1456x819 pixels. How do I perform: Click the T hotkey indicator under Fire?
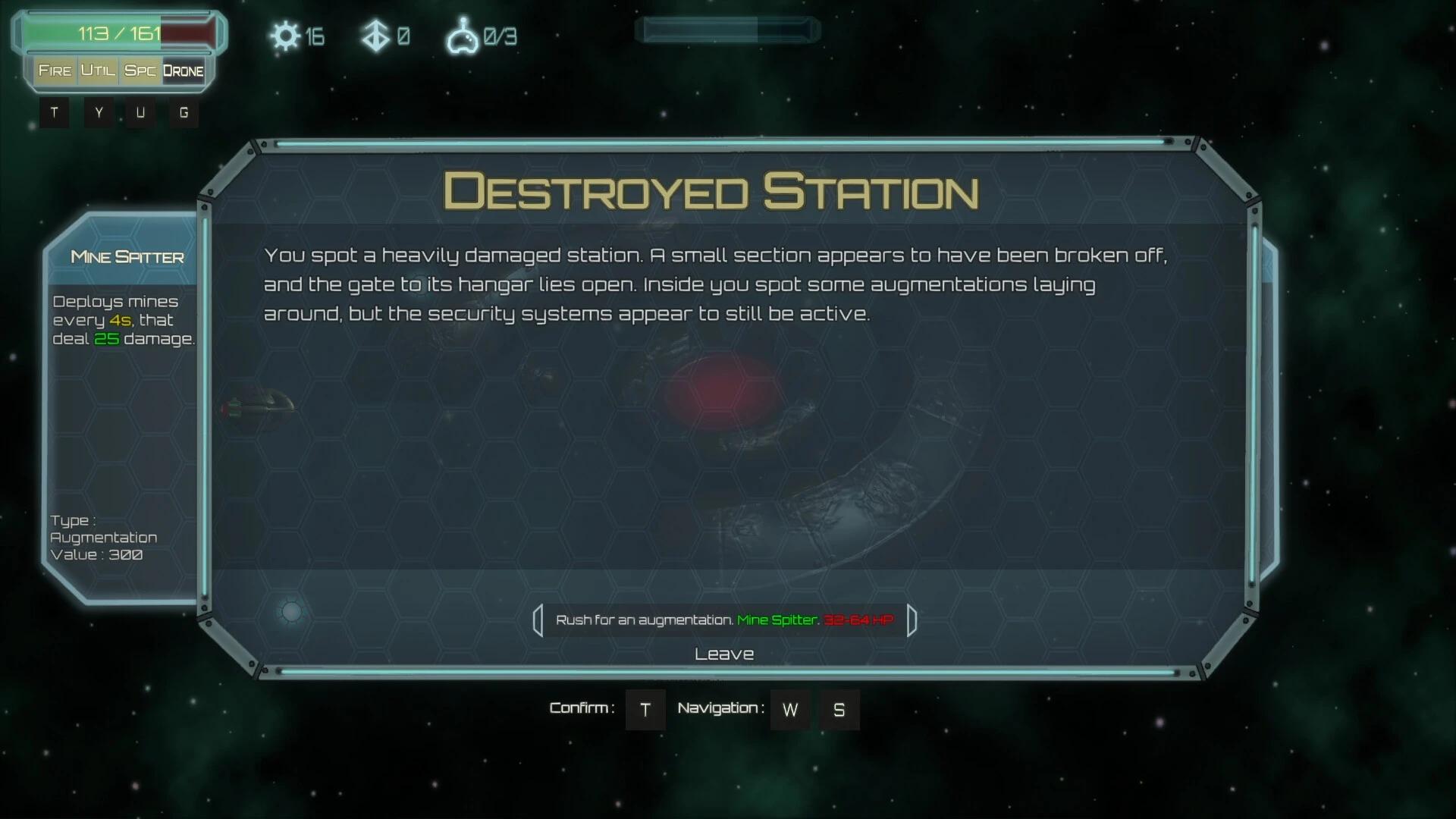pos(54,112)
